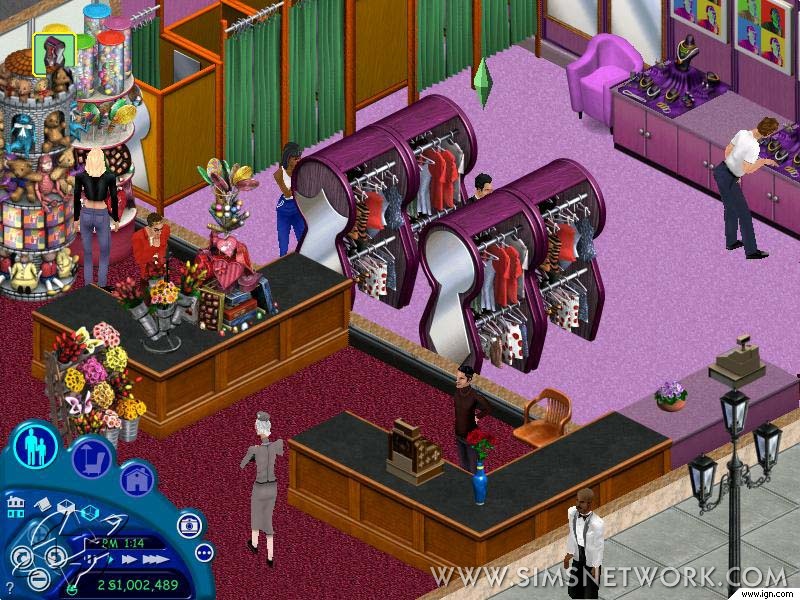The height and width of the screenshot is (600, 800).
Task: Open the camera snapshot tool
Action: (187, 526)
